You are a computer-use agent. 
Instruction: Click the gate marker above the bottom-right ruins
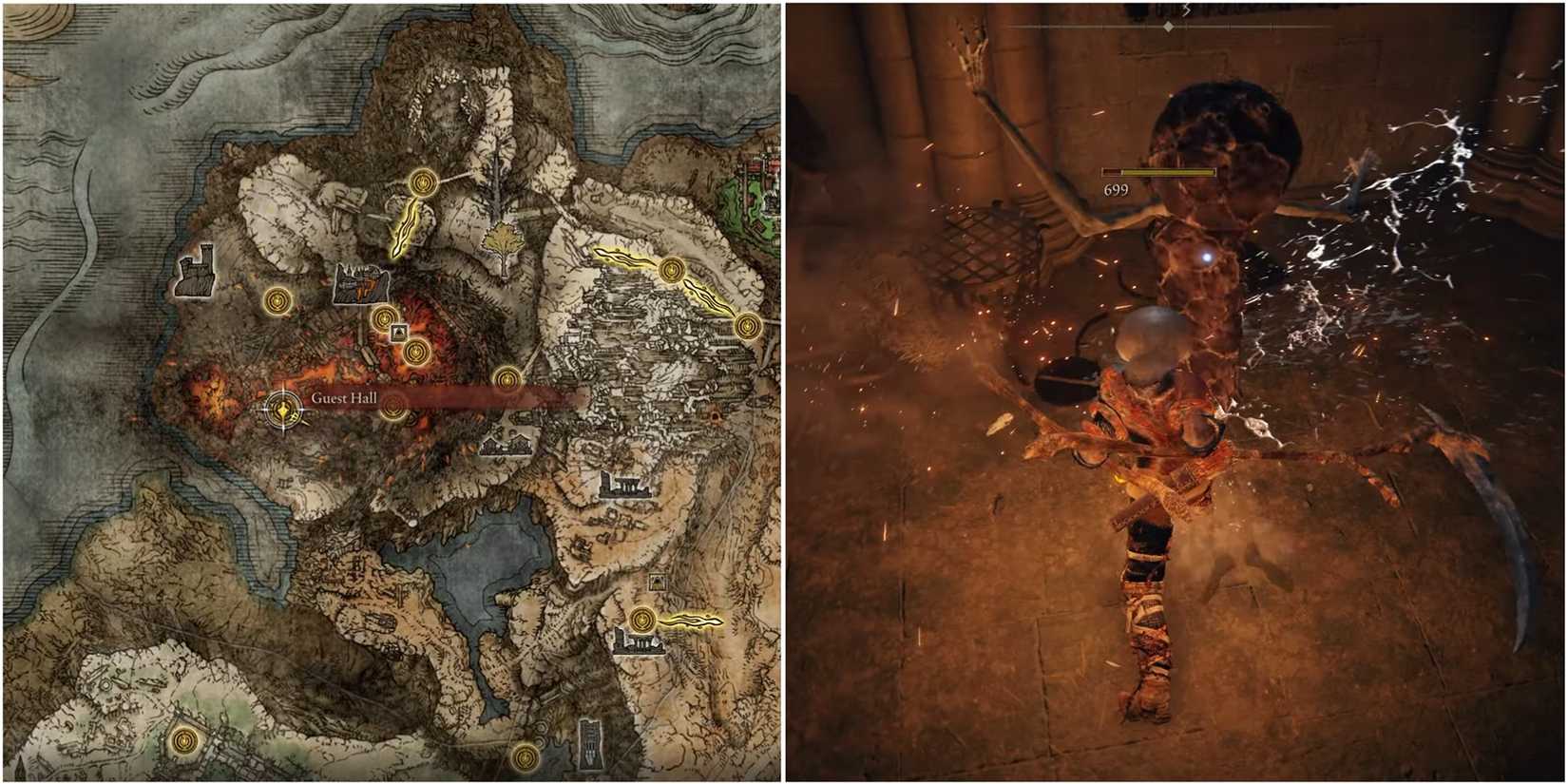coord(657,582)
